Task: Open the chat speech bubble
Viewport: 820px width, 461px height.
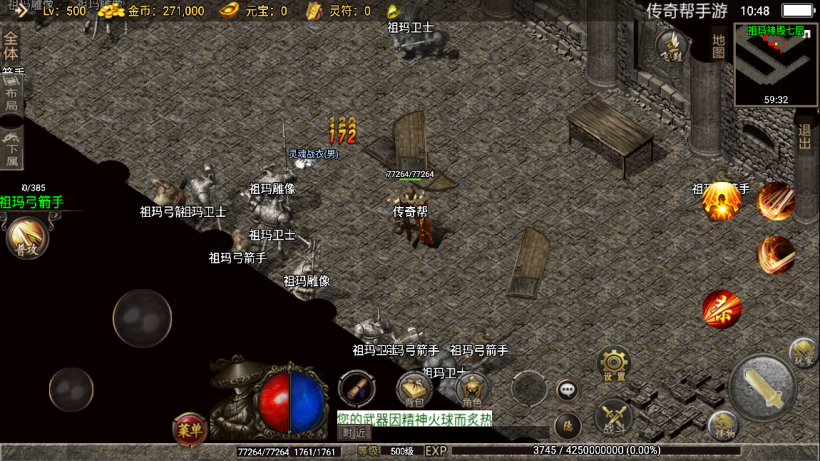Action: (567, 389)
